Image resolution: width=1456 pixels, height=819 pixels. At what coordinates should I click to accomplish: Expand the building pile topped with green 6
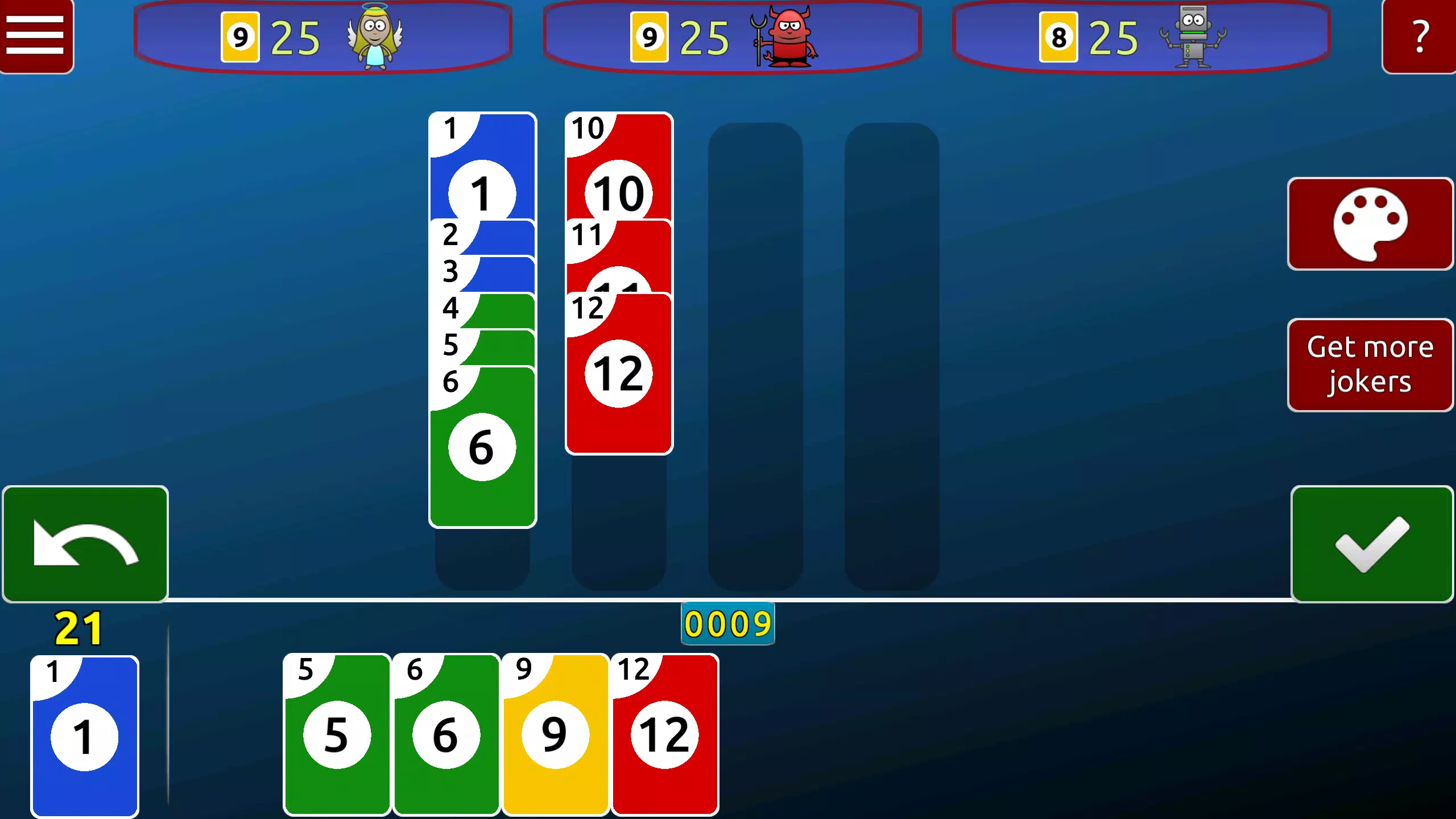click(482, 446)
